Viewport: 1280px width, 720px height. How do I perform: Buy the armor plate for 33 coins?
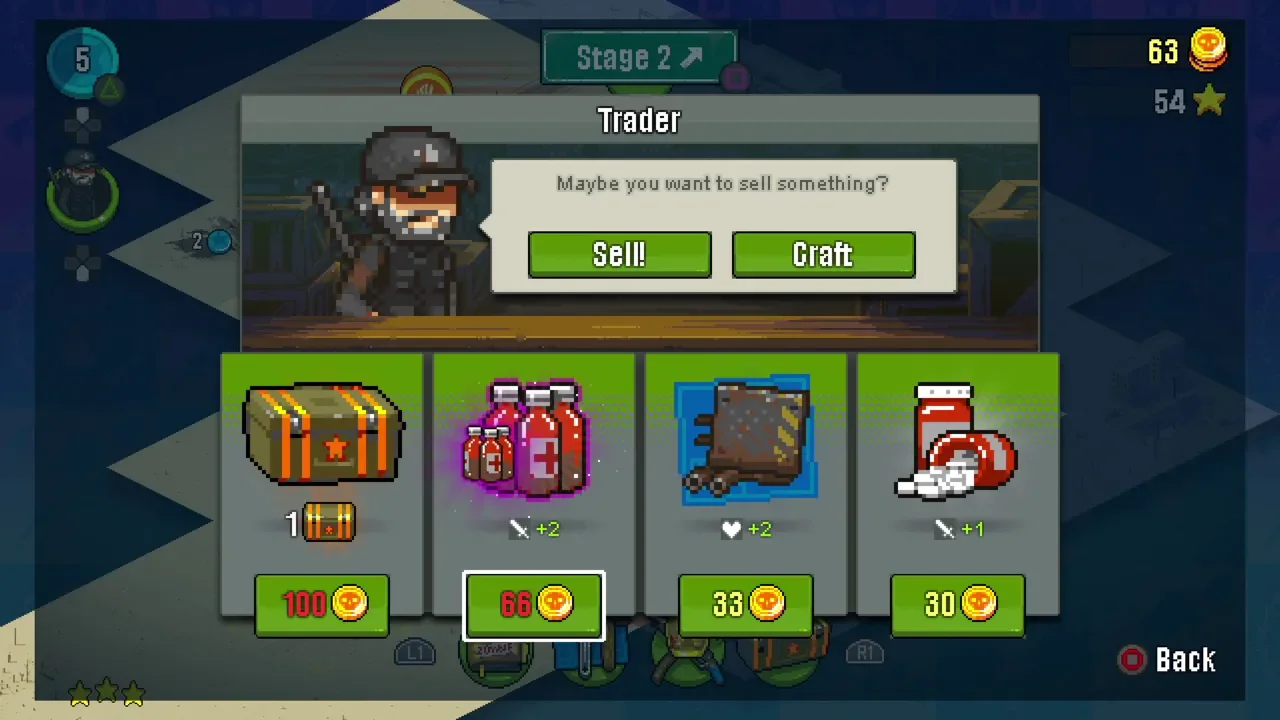point(746,605)
